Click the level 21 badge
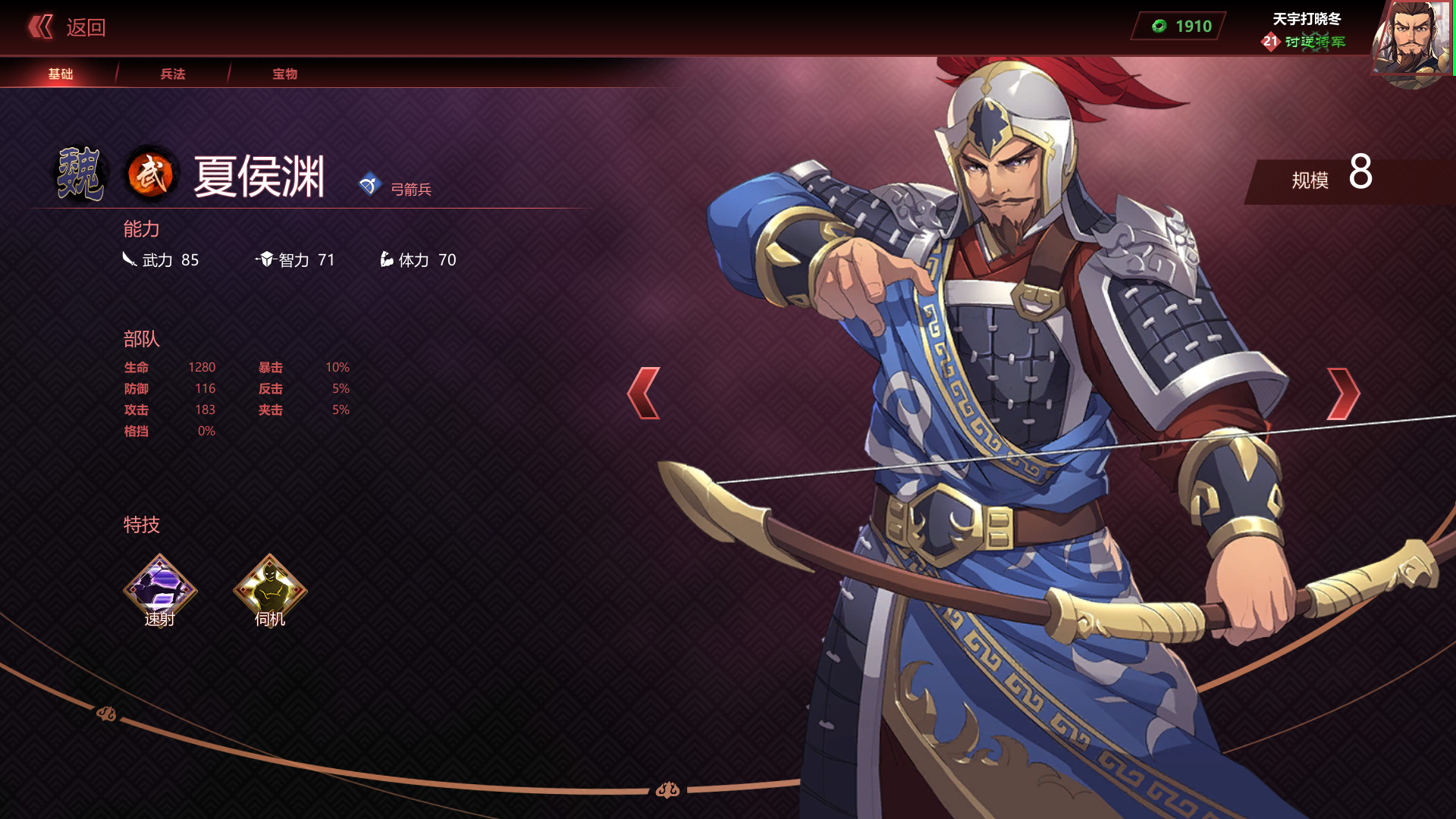Viewport: 1456px width, 819px height. (x=1269, y=43)
